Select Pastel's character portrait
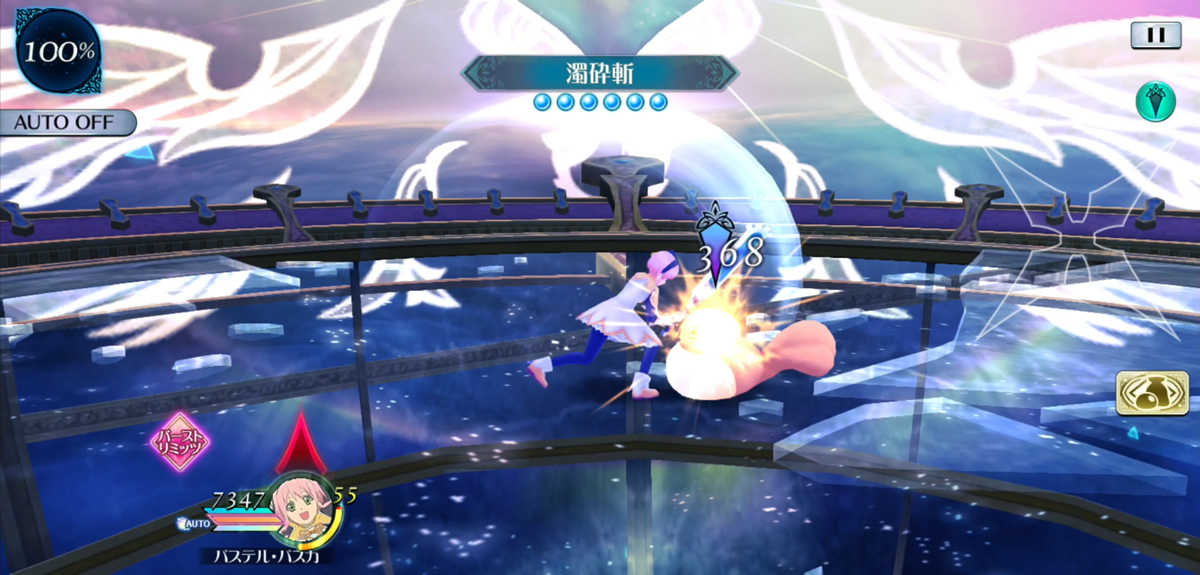 coord(301,506)
